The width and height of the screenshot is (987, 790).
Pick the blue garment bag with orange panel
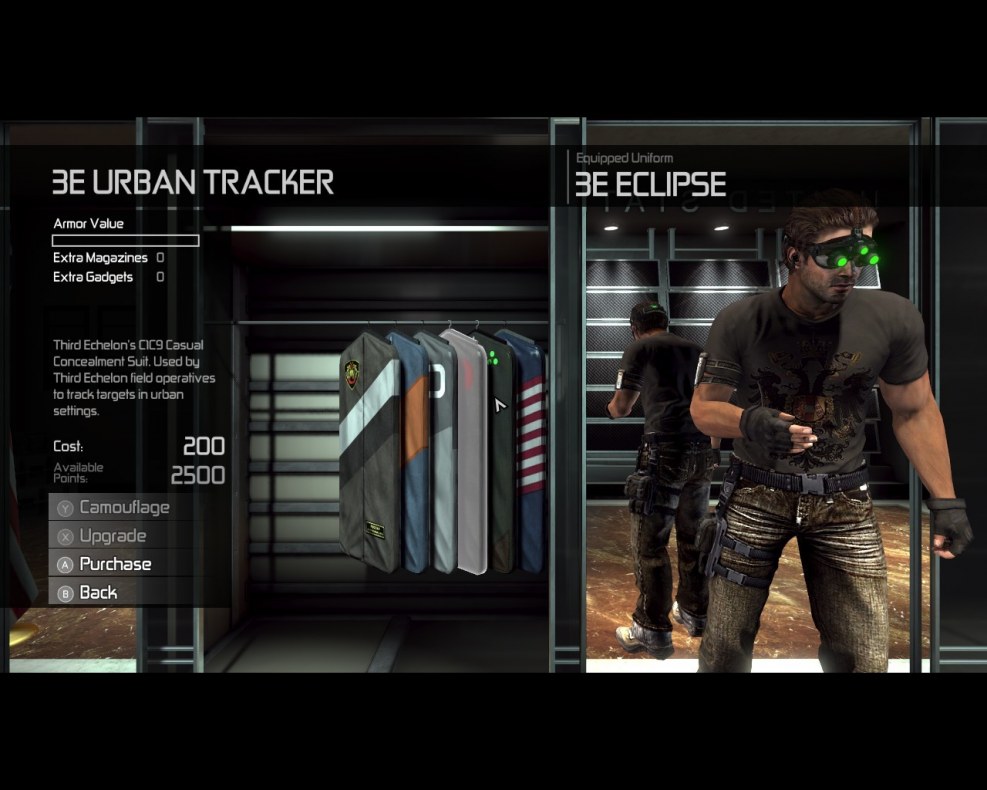tap(411, 450)
